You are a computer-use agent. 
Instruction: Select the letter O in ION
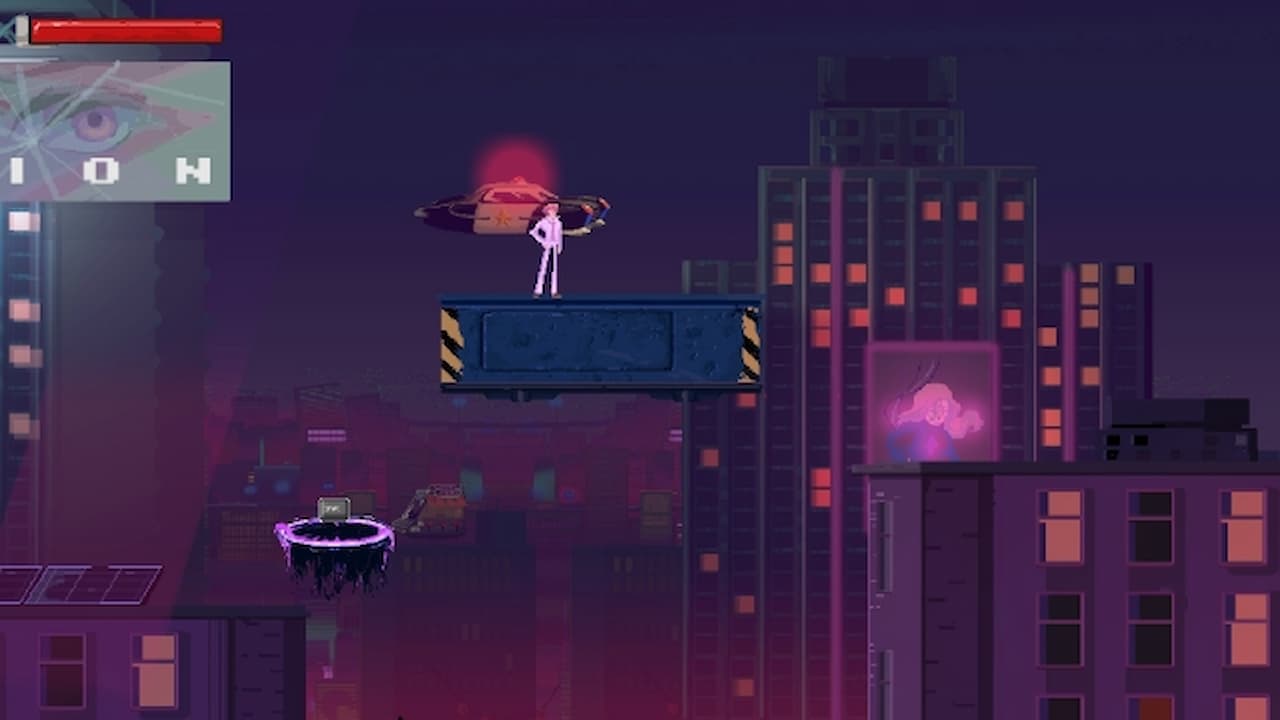(102, 168)
